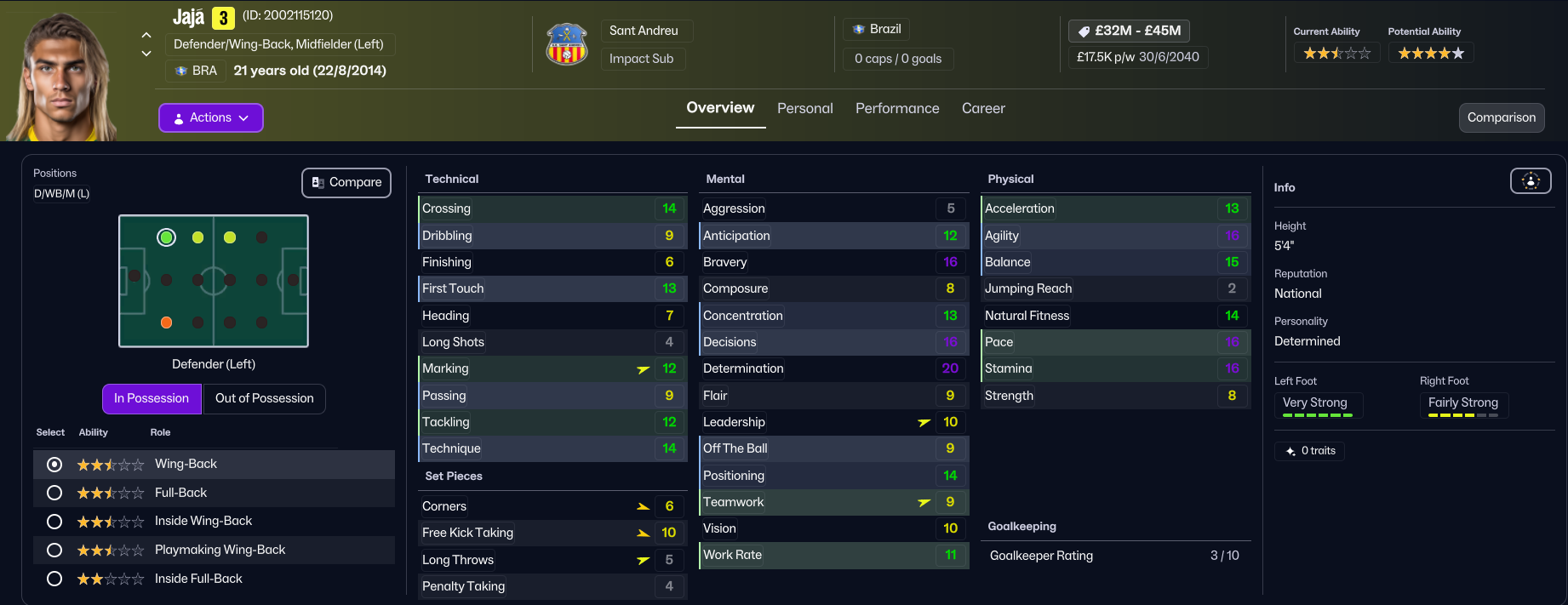Viewport: 1568px width, 605px height.
Task: Open the 0 traits button
Action: [1310, 451]
